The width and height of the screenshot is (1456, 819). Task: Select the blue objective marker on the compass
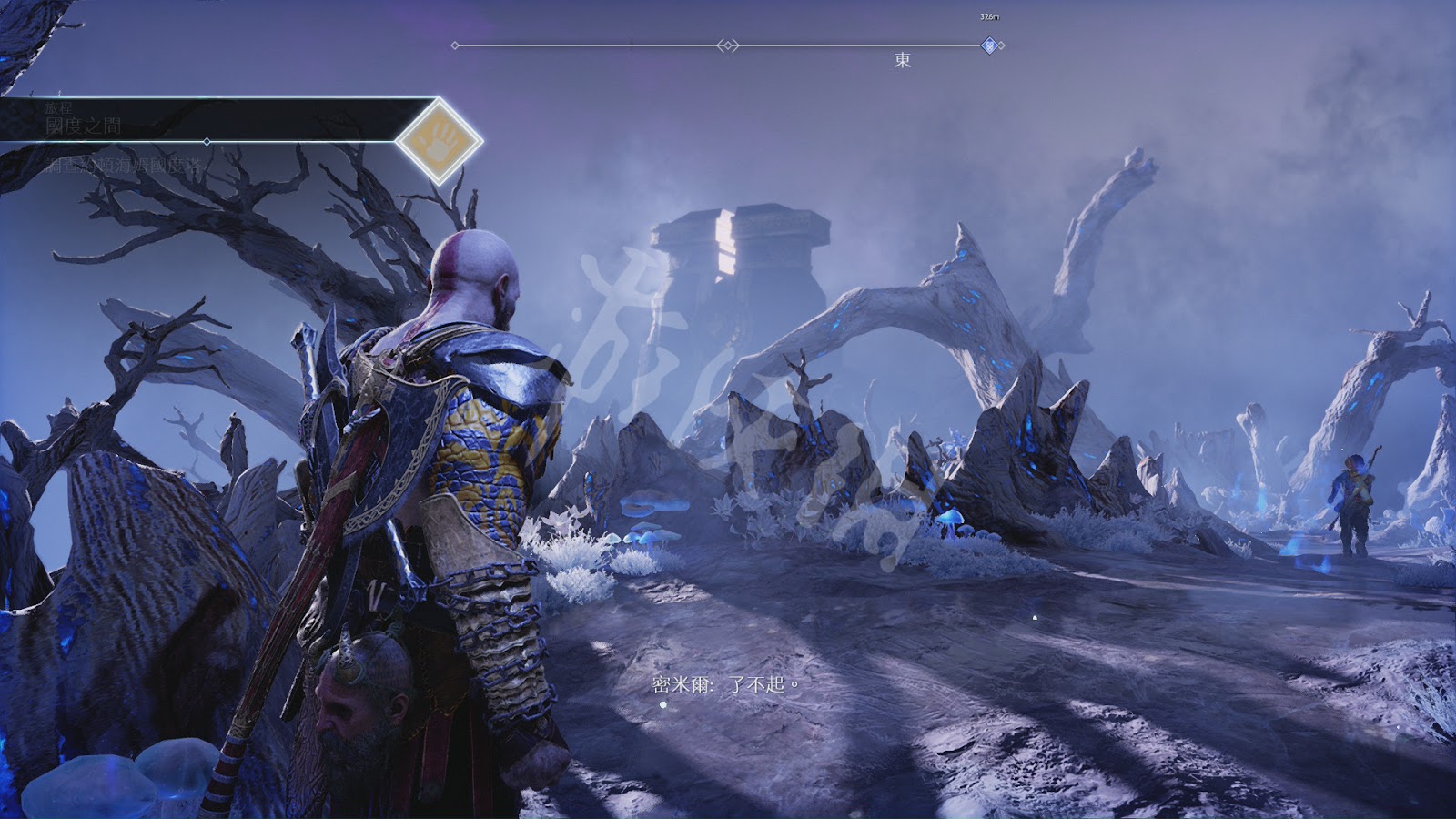(x=989, y=45)
